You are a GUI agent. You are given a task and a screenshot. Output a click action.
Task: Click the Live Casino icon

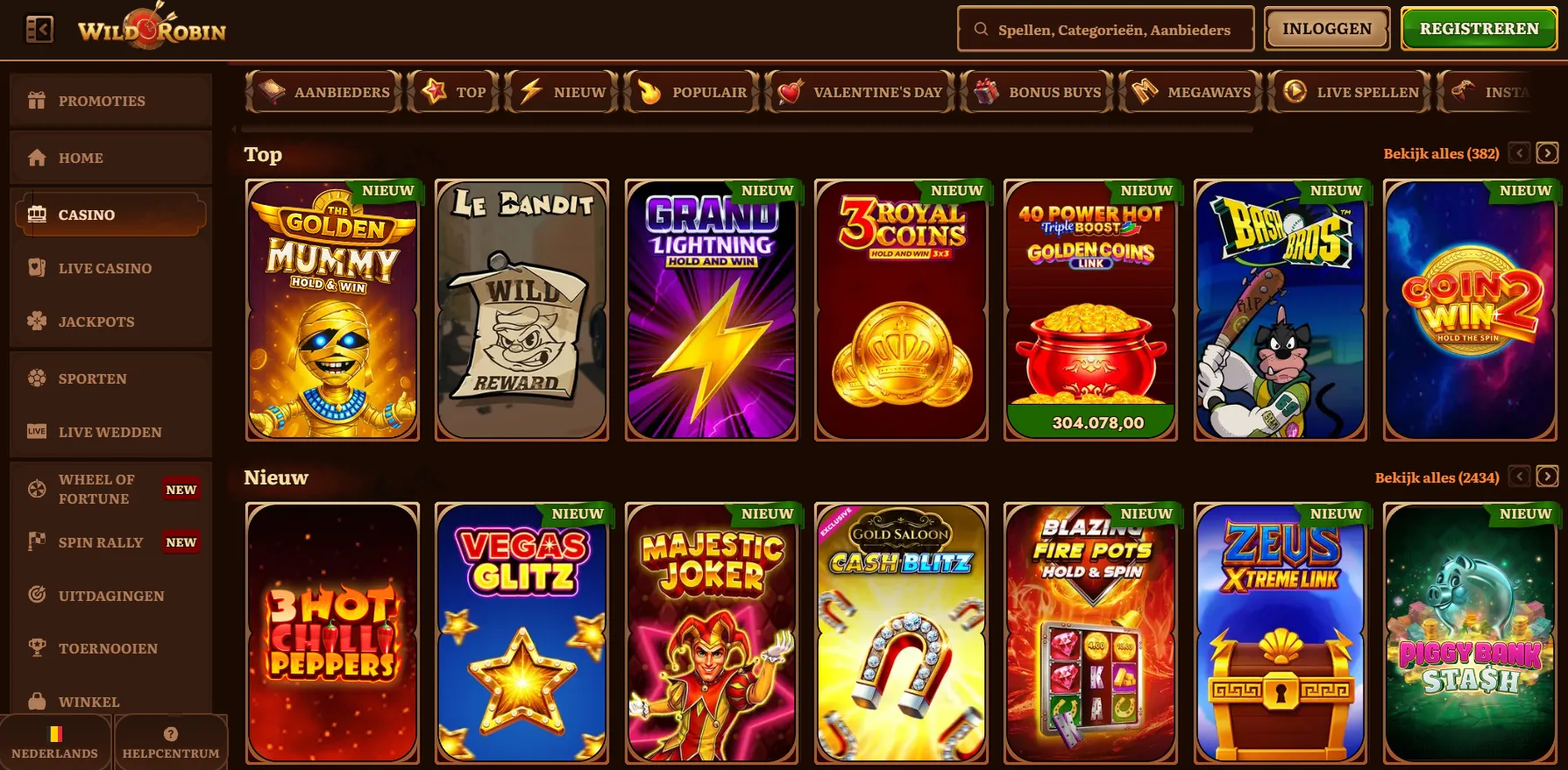point(36,268)
